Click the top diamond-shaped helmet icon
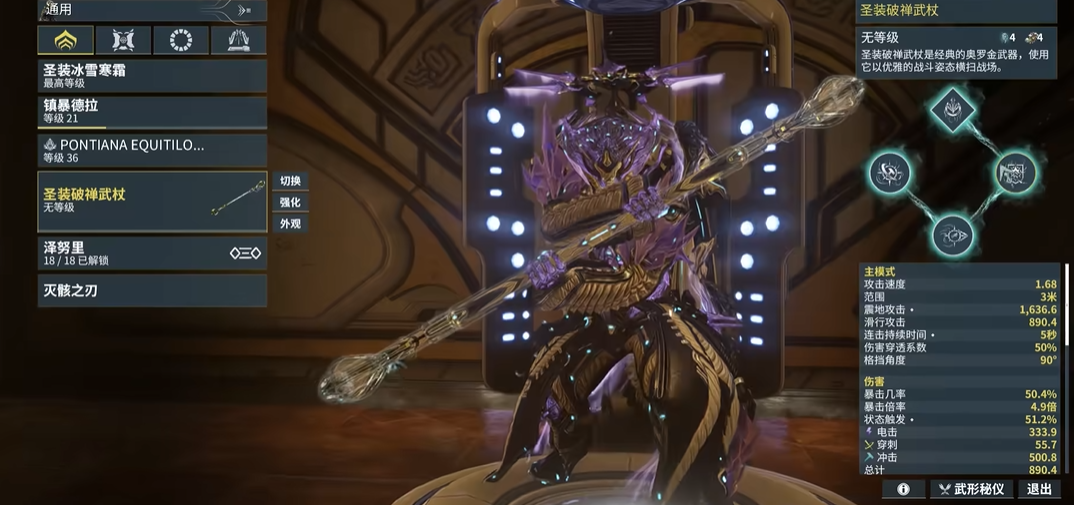The height and width of the screenshot is (505, 1074). pos(953,109)
